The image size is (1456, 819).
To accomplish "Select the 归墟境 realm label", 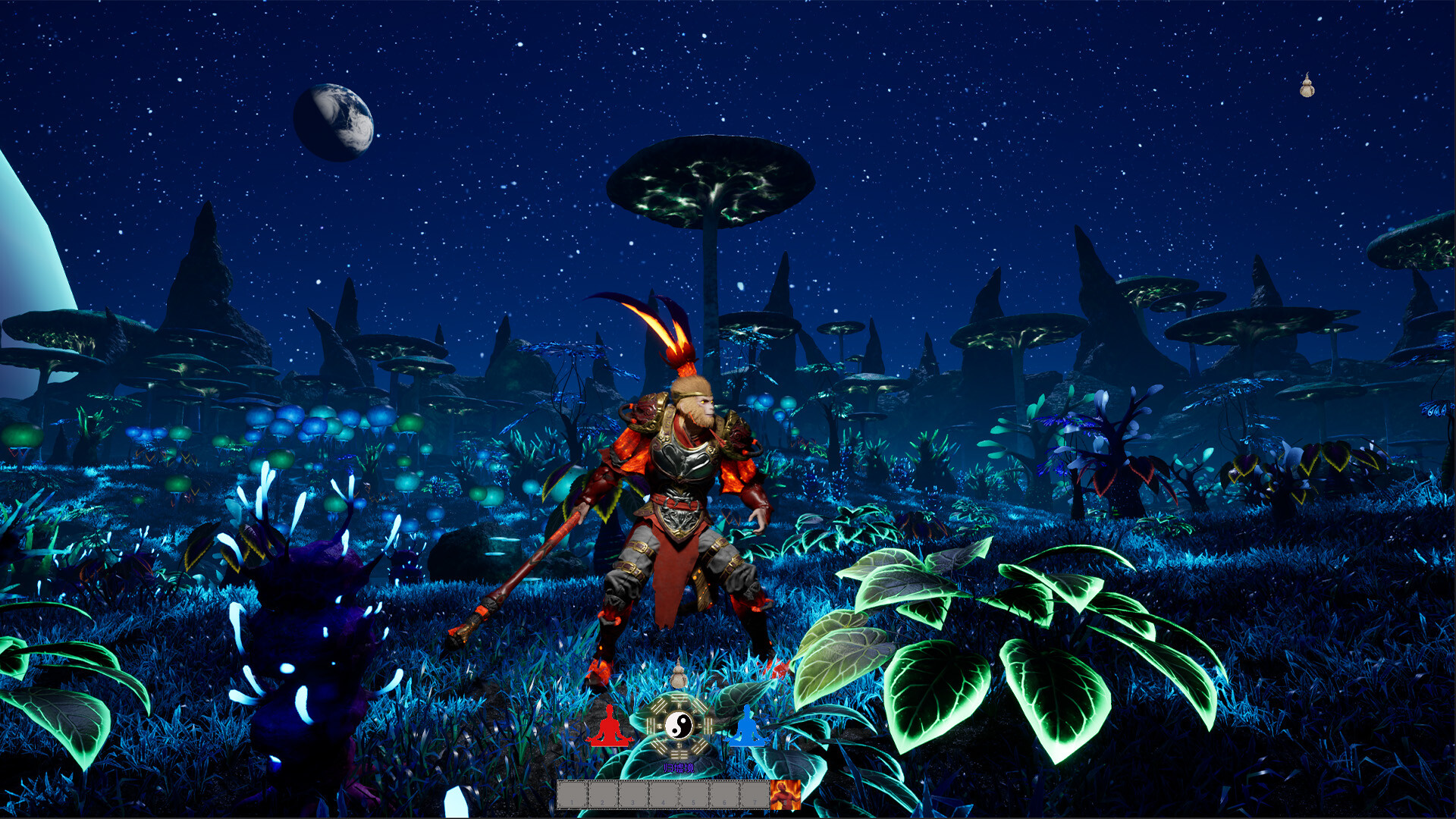I will 679,768.
